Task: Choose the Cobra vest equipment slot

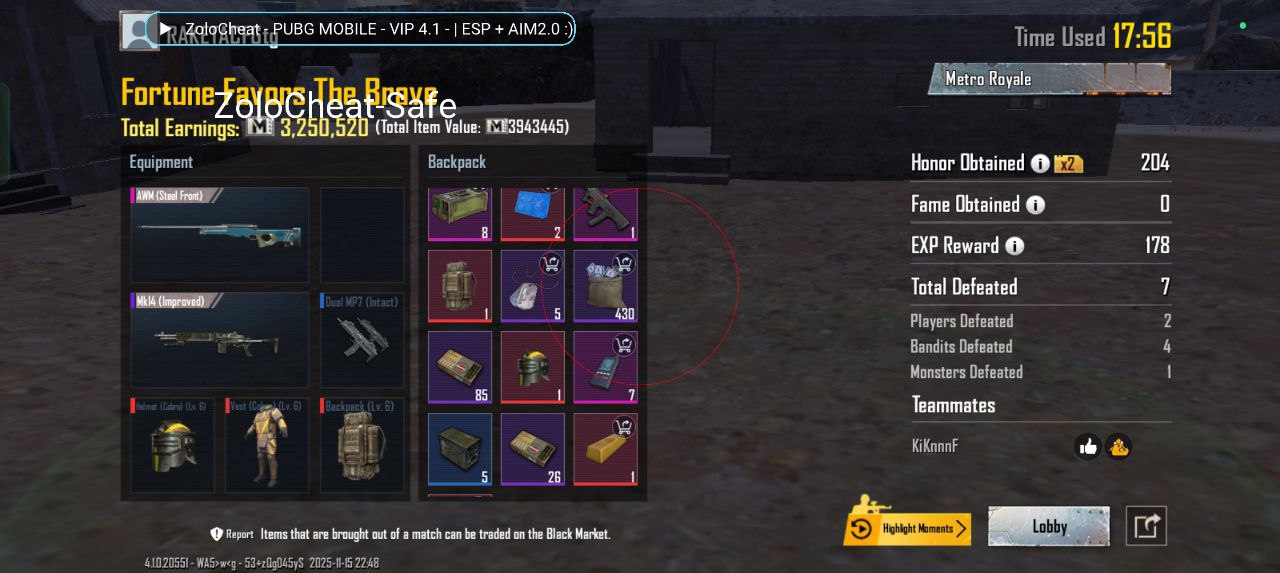Action: tap(267, 446)
